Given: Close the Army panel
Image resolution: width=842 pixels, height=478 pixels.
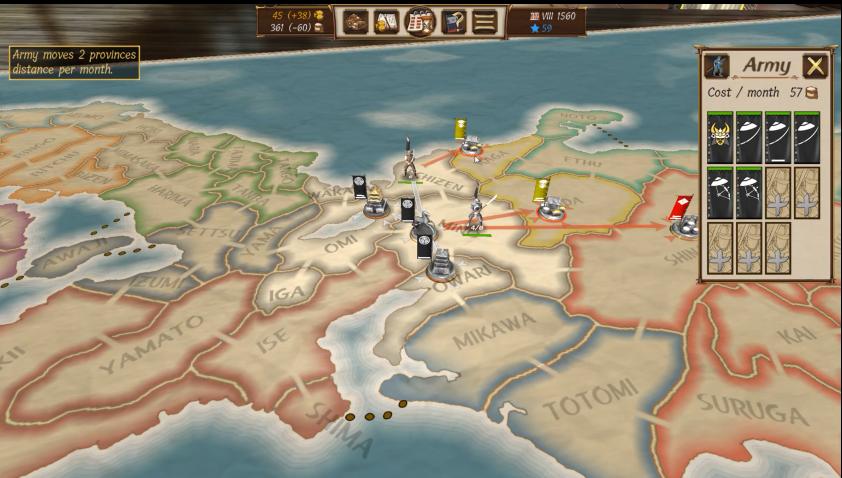Looking at the screenshot, I should pyautogui.click(x=815, y=66).
